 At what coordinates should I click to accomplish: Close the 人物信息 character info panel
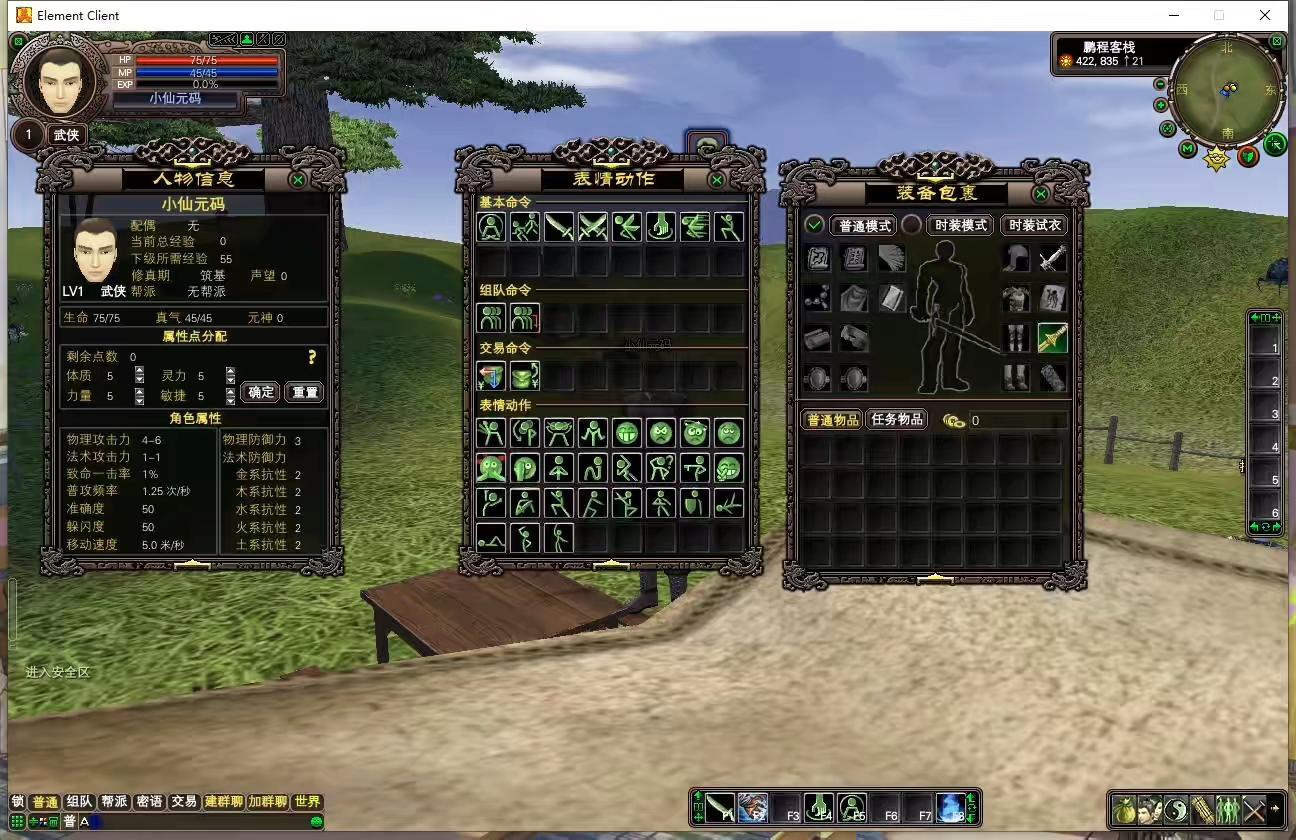298,180
